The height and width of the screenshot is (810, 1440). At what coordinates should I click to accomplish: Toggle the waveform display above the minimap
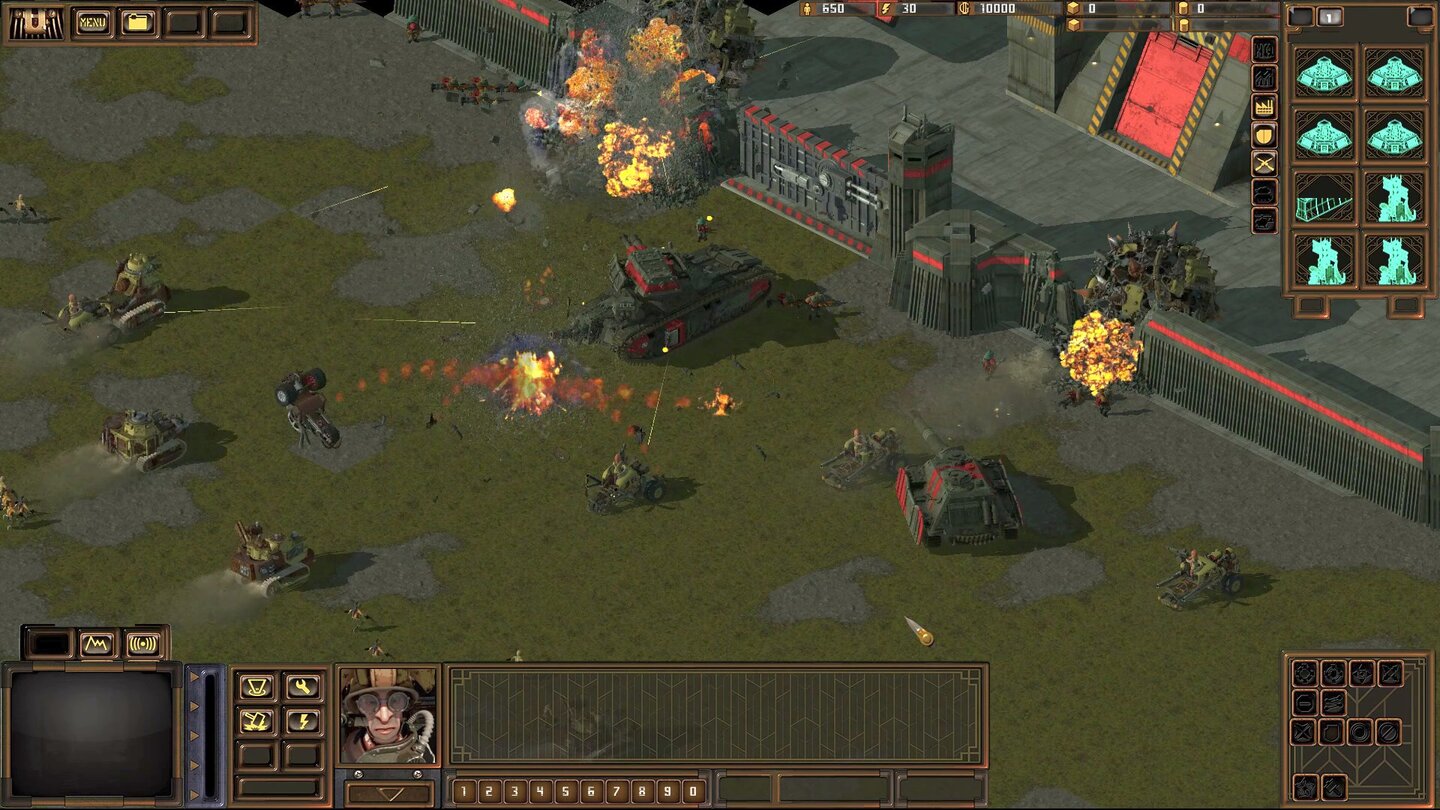pyautogui.click(x=95, y=642)
